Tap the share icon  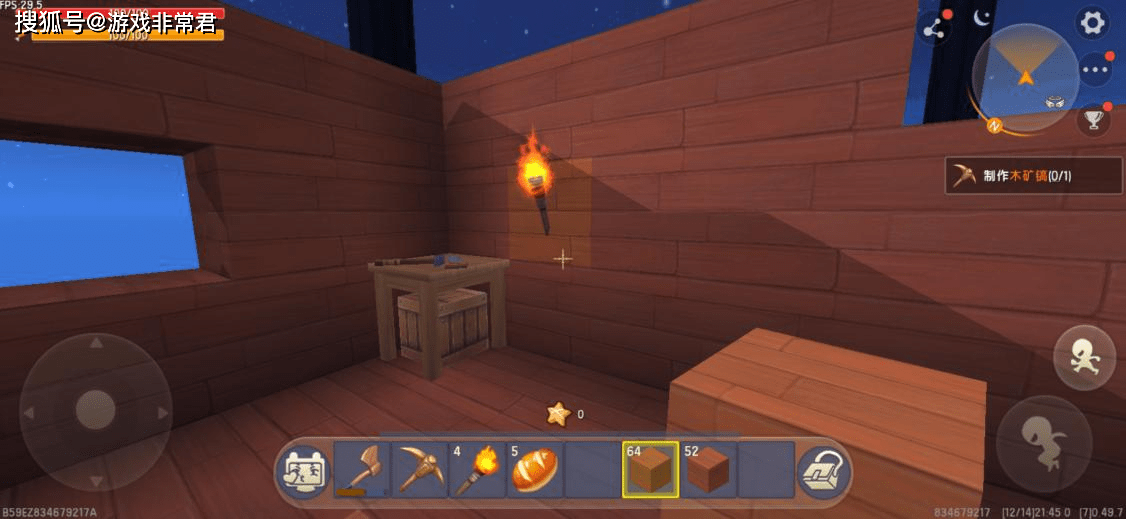(934, 29)
